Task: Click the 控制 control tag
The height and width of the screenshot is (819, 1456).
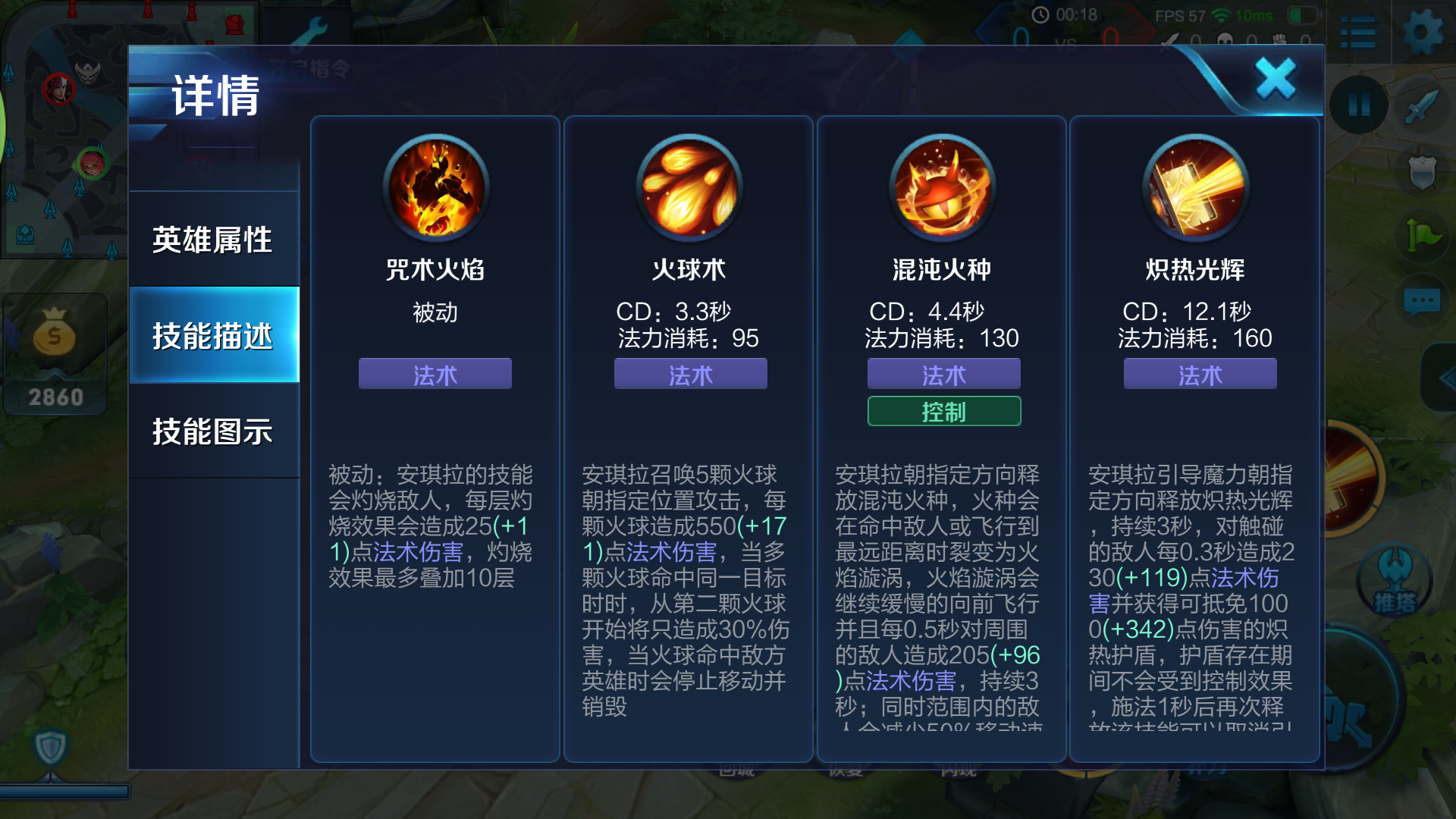Action: click(943, 411)
